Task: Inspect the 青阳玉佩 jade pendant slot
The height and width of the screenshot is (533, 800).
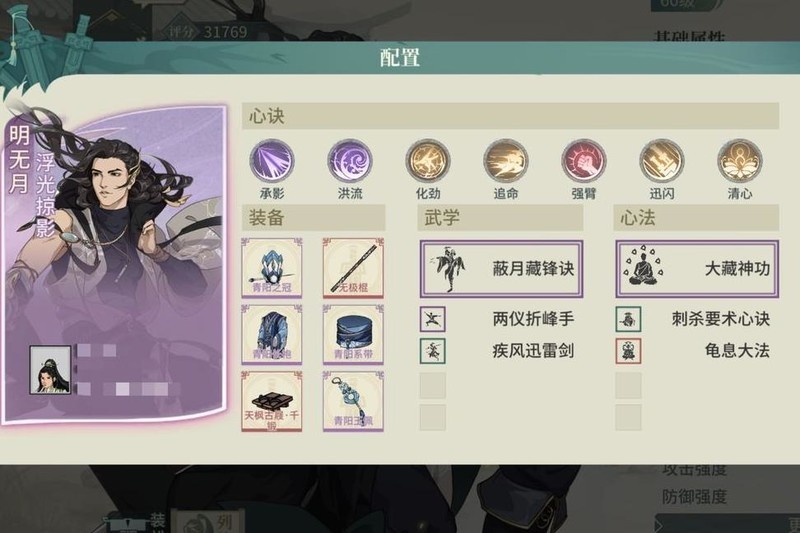Action: coord(353,401)
